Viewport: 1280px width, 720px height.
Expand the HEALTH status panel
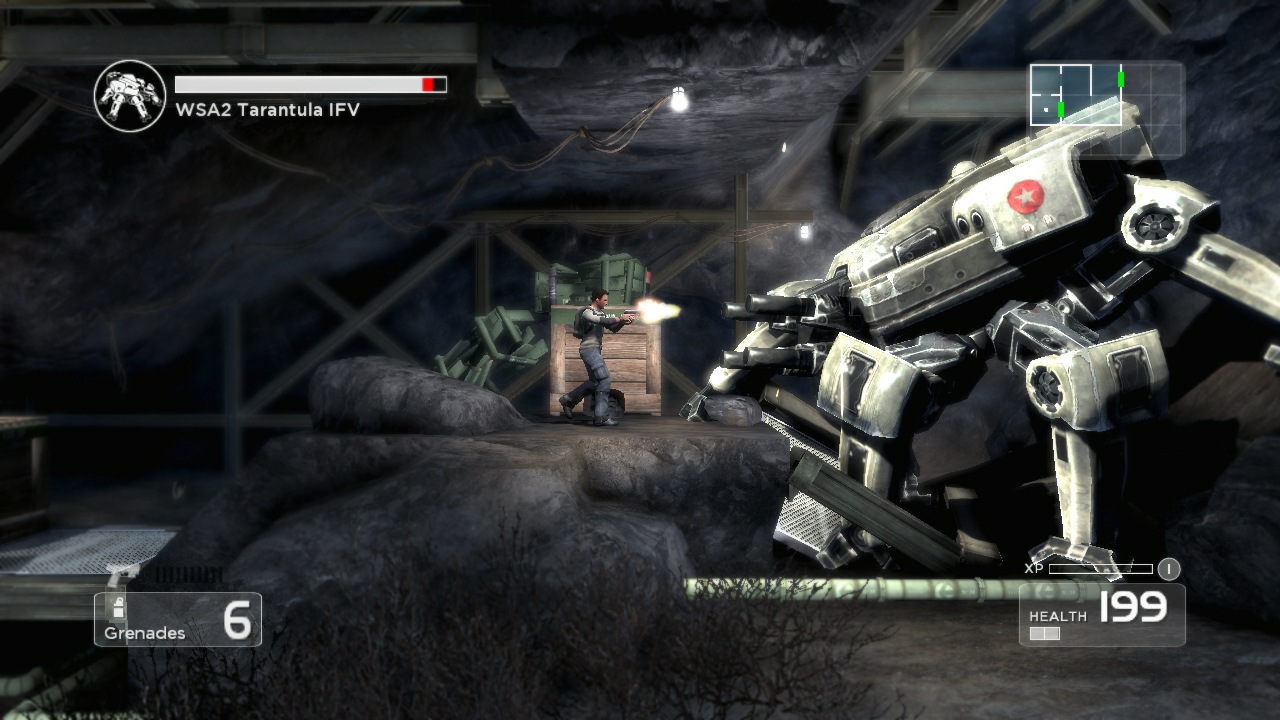click(1100, 615)
